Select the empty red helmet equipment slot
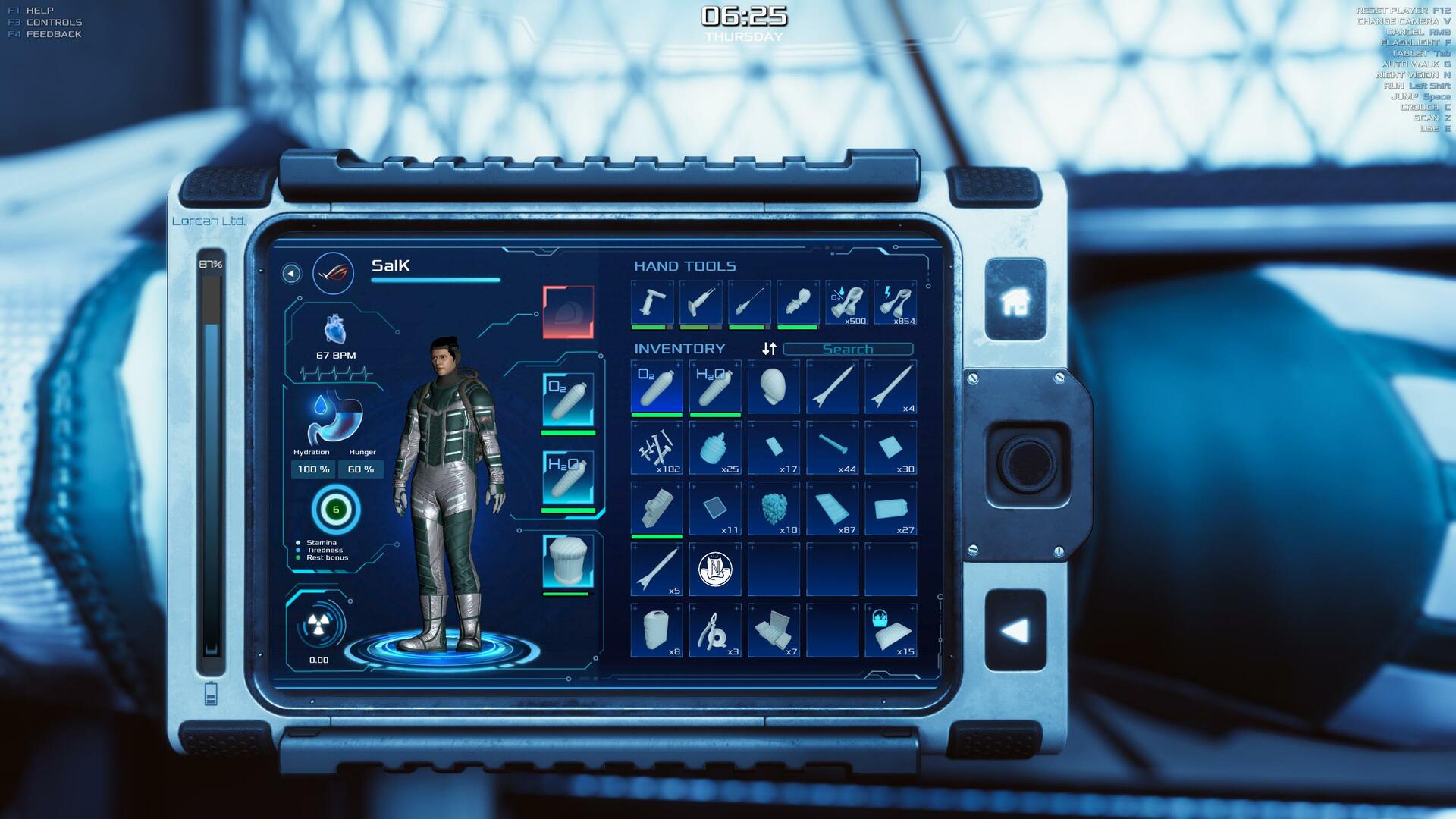The image size is (1456, 819). [568, 312]
